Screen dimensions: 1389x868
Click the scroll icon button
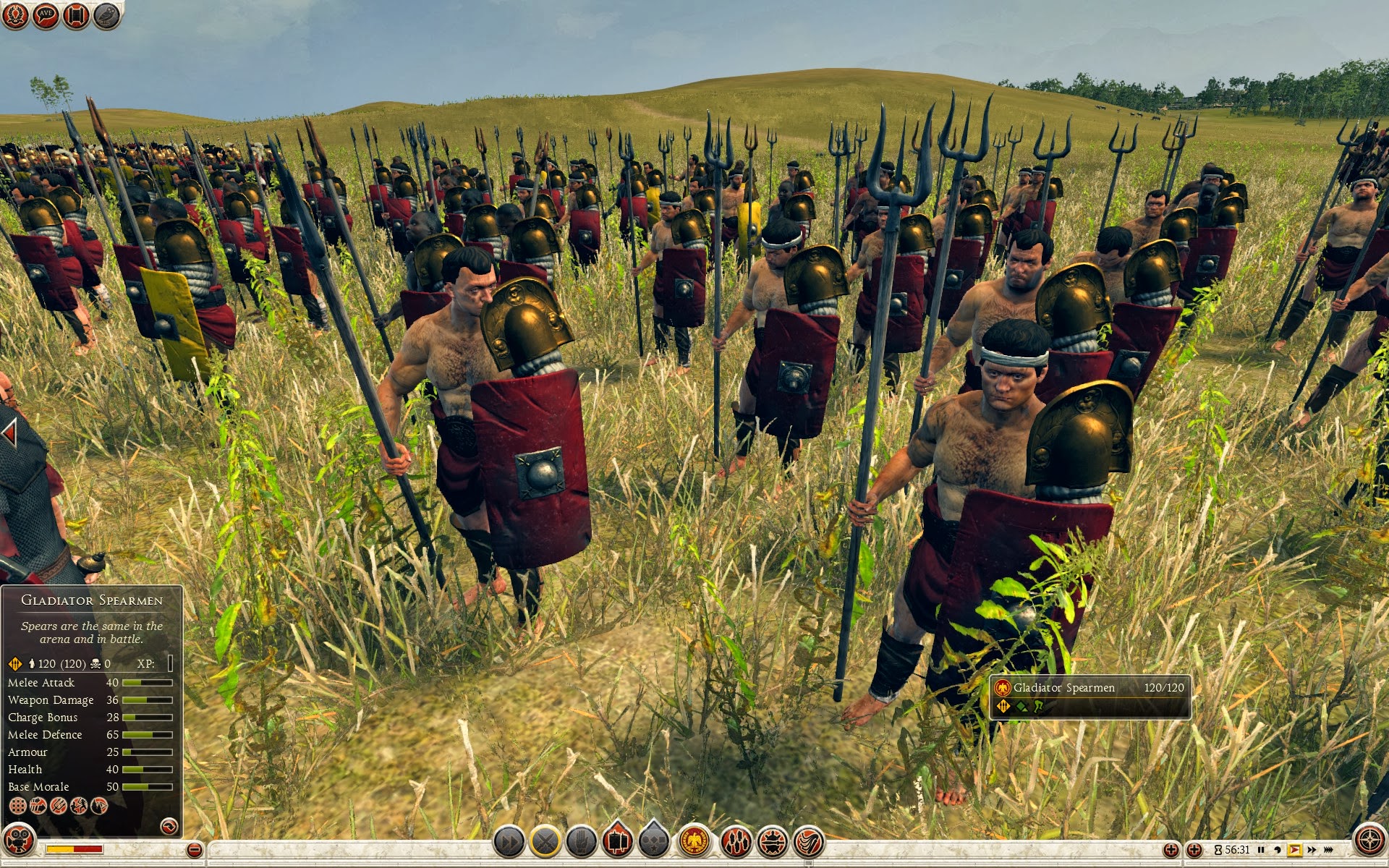[76, 14]
